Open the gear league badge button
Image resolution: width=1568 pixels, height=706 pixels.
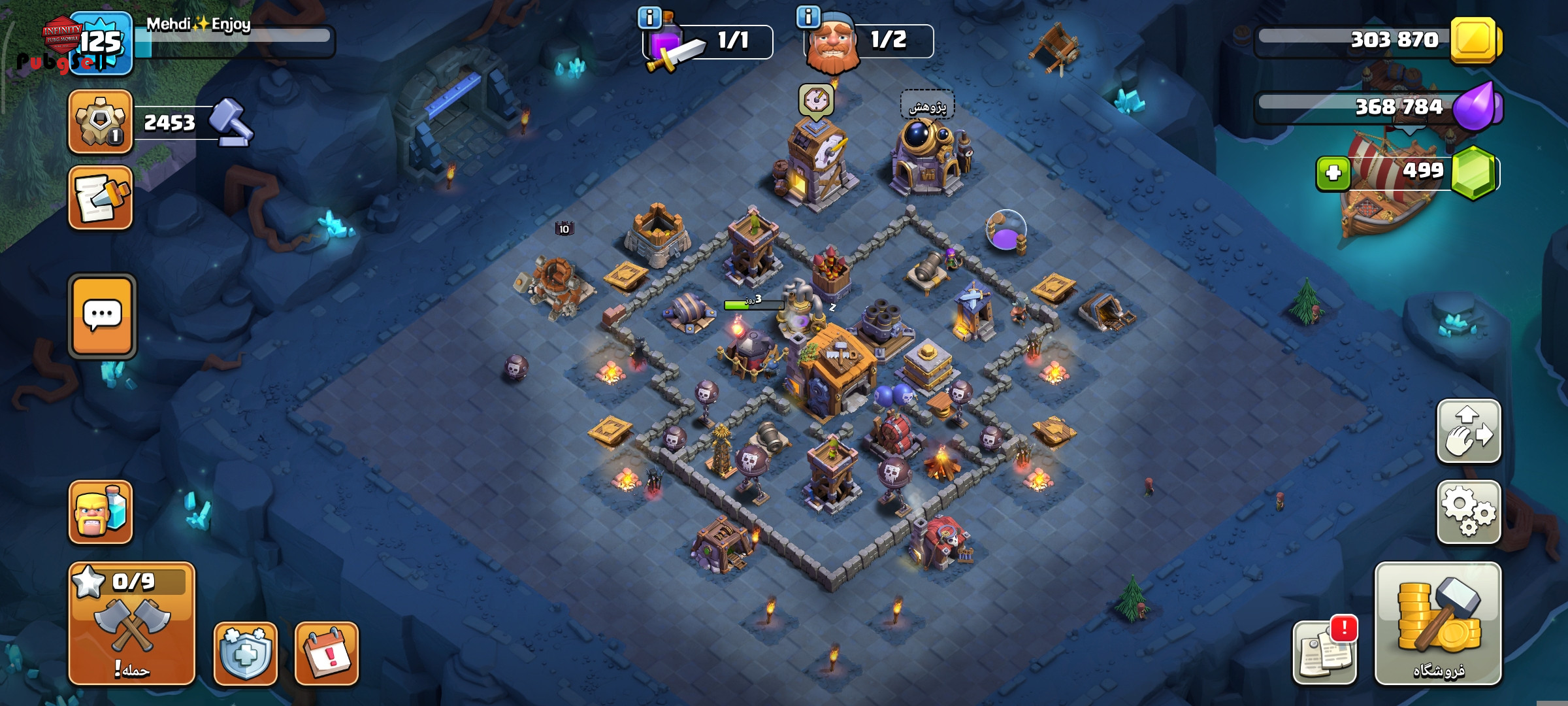(x=101, y=122)
